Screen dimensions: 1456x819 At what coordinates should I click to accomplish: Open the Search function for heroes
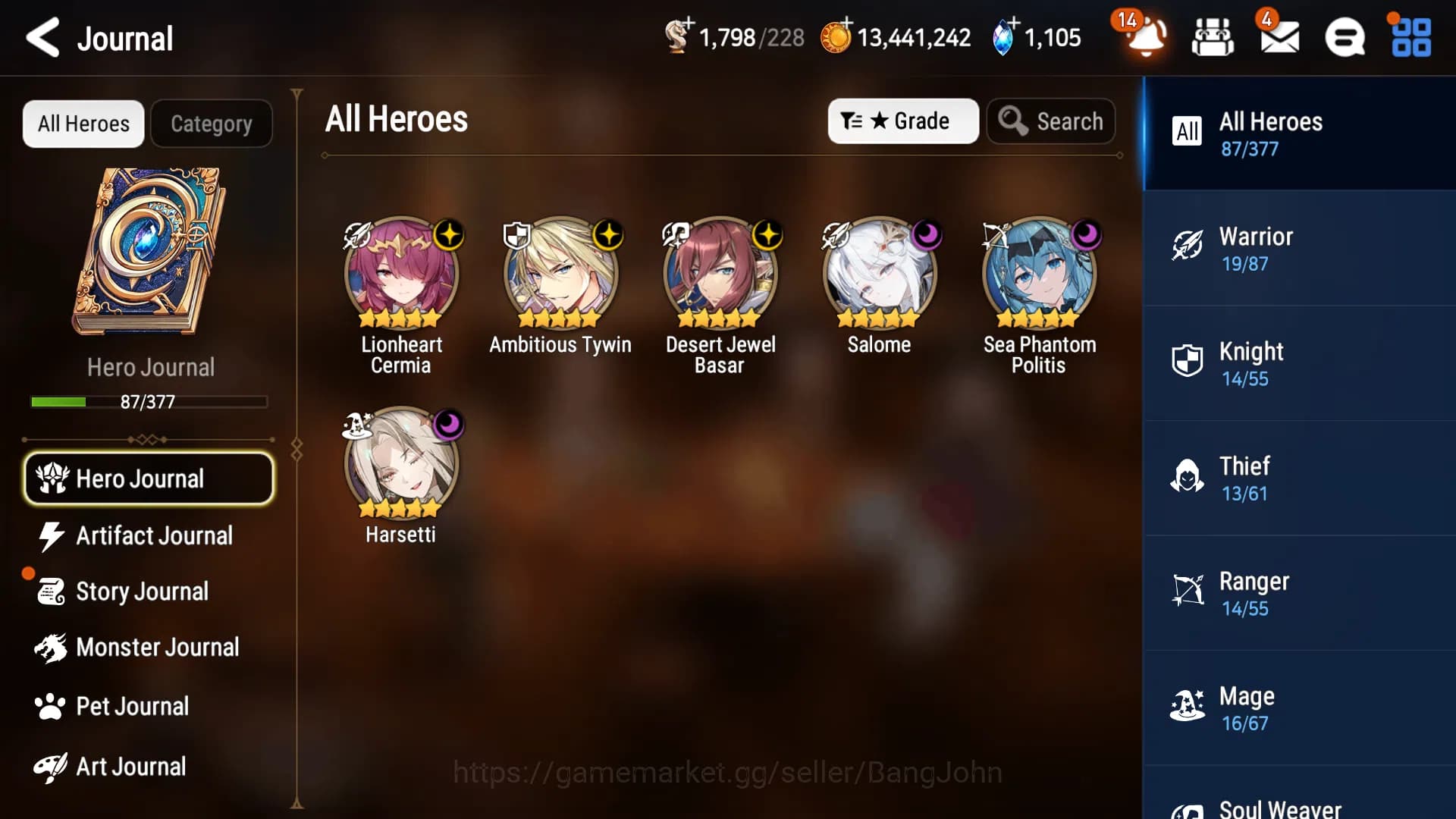tap(1051, 121)
